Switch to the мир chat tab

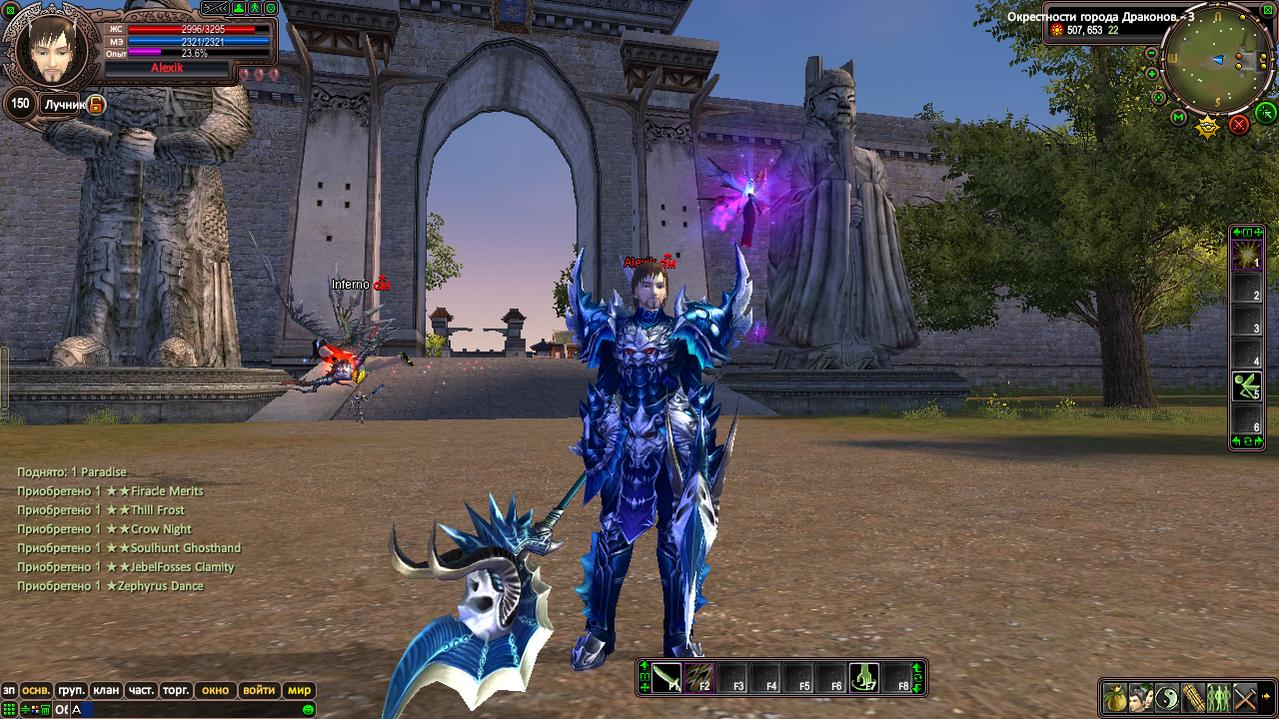(299, 690)
